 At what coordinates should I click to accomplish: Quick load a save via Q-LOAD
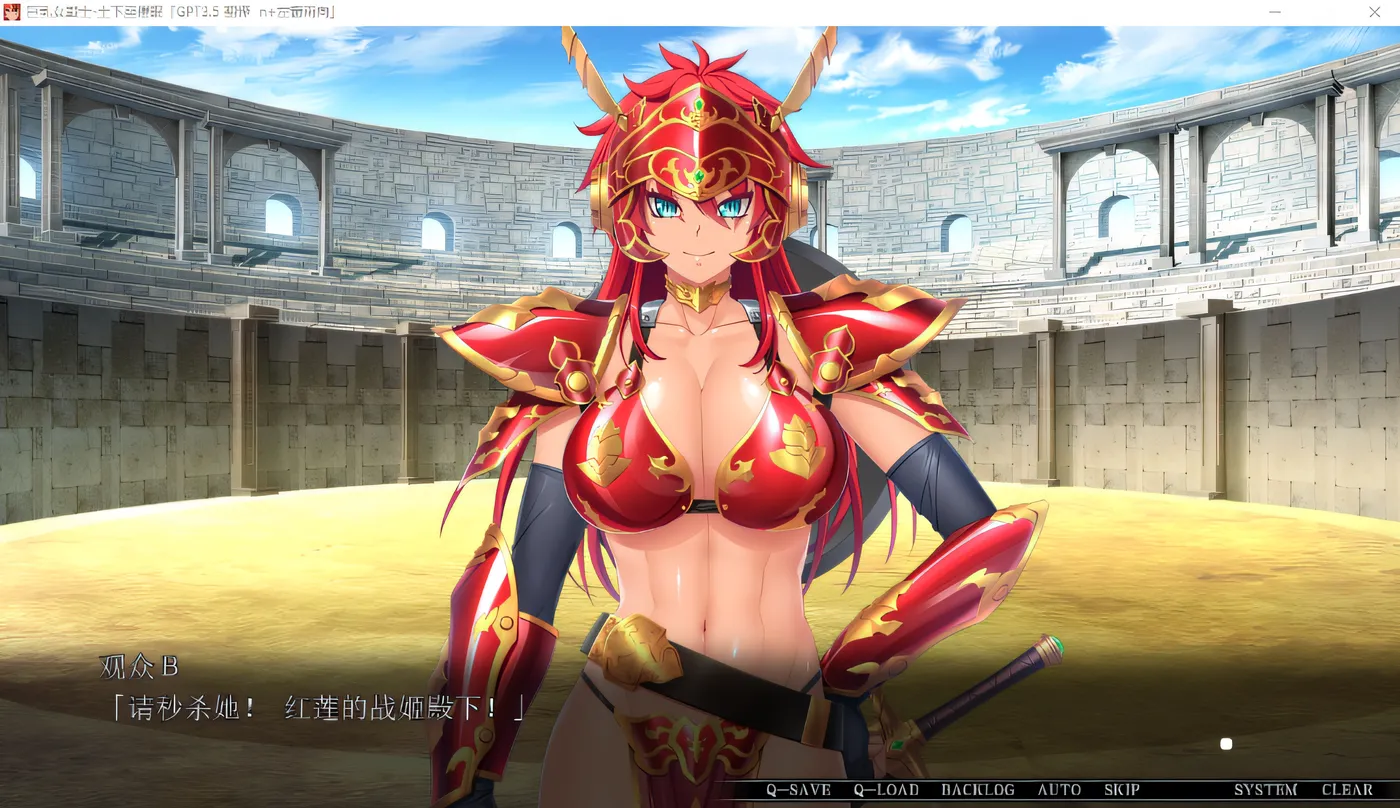click(884, 789)
